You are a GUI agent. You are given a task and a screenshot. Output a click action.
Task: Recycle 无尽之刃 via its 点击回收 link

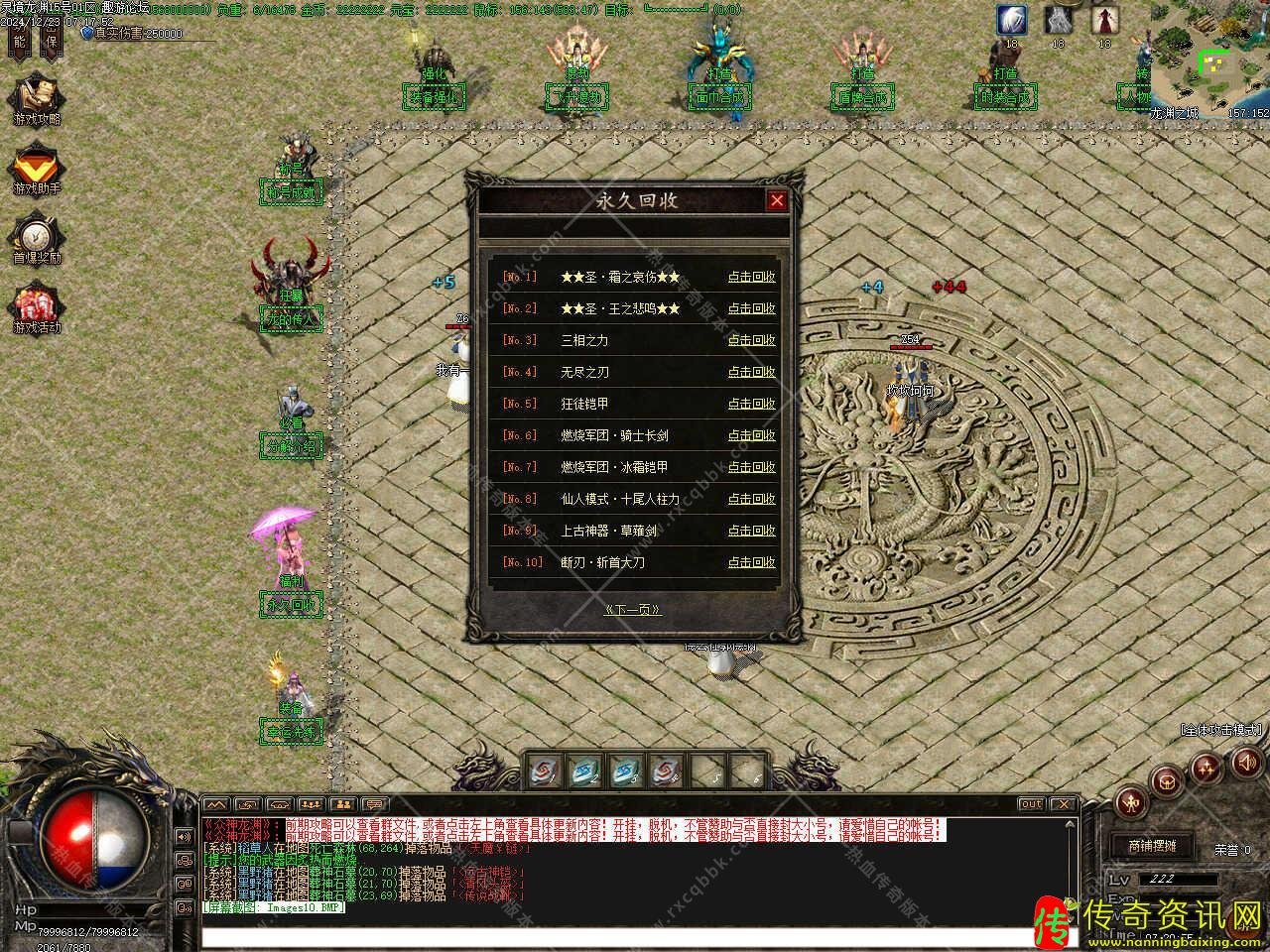point(751,372)
